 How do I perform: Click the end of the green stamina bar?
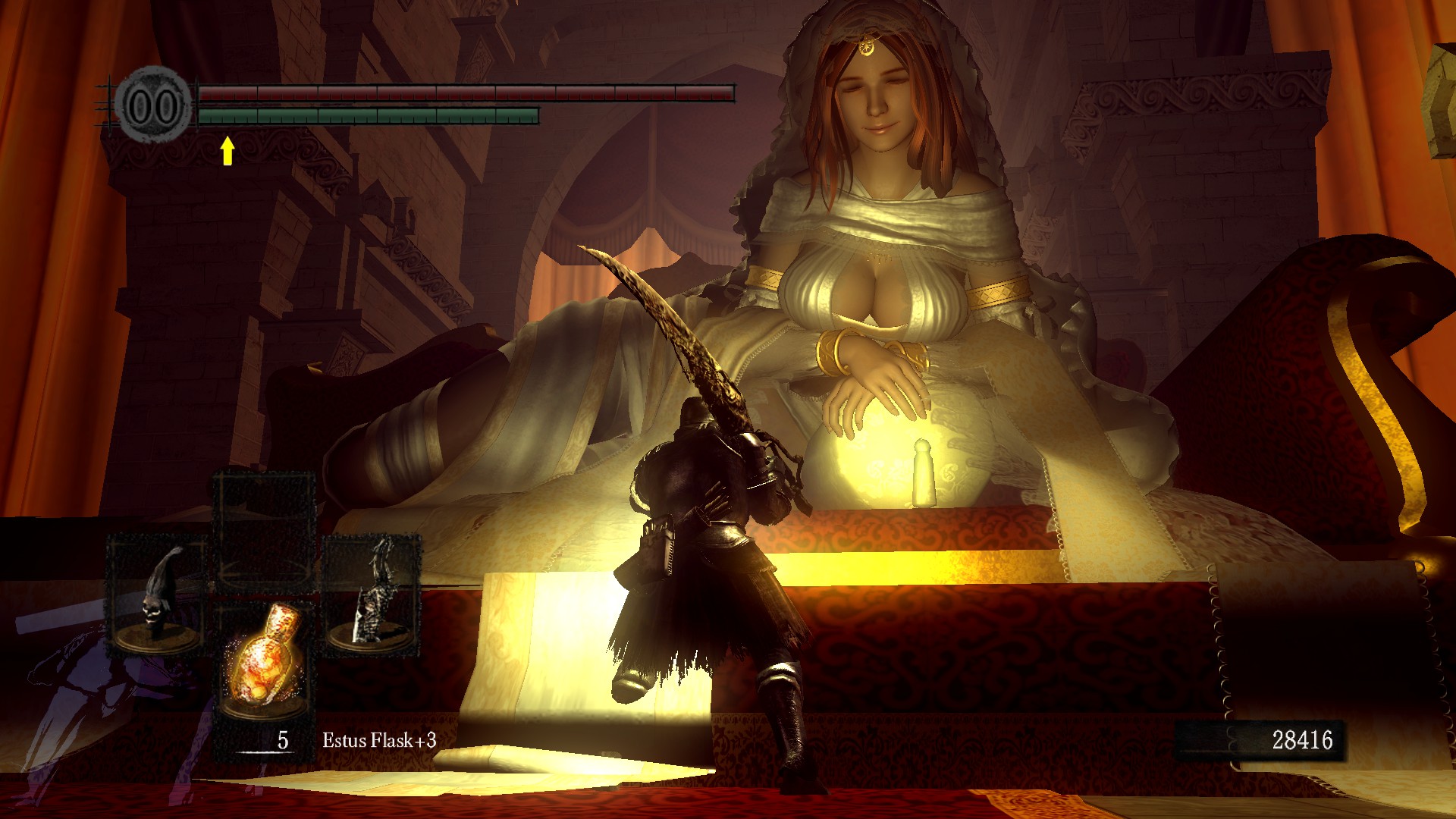click(536, 115)
